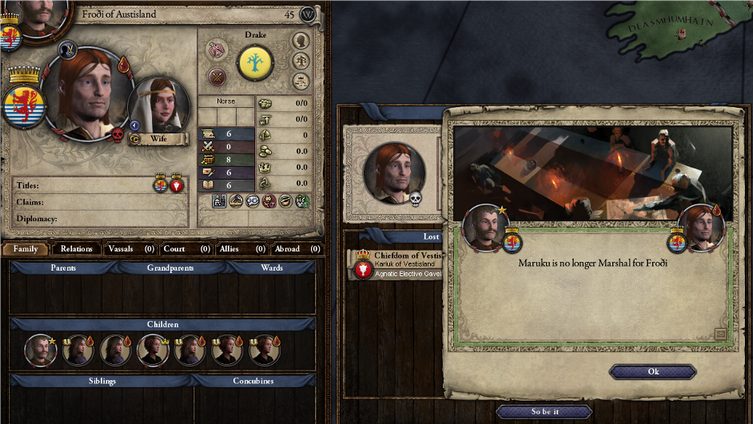The height and width of the screenshot is (424, 753).
Task: Click Froði's portrait in the event popup
Action: (701, 228)
